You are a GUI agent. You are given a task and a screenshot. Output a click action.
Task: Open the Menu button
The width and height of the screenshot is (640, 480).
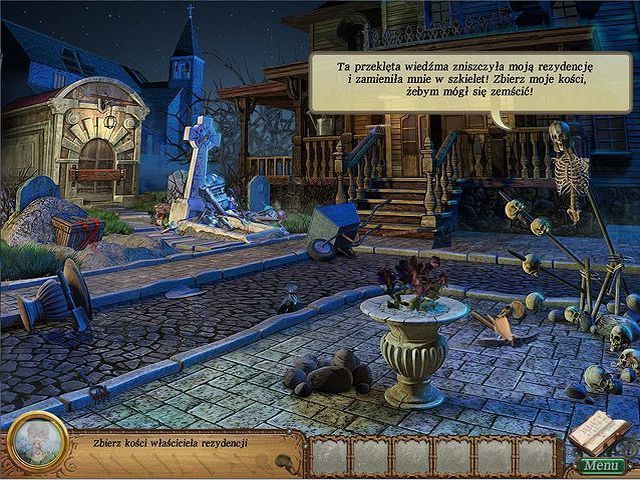pyautogui.click(x=601, y=465)
